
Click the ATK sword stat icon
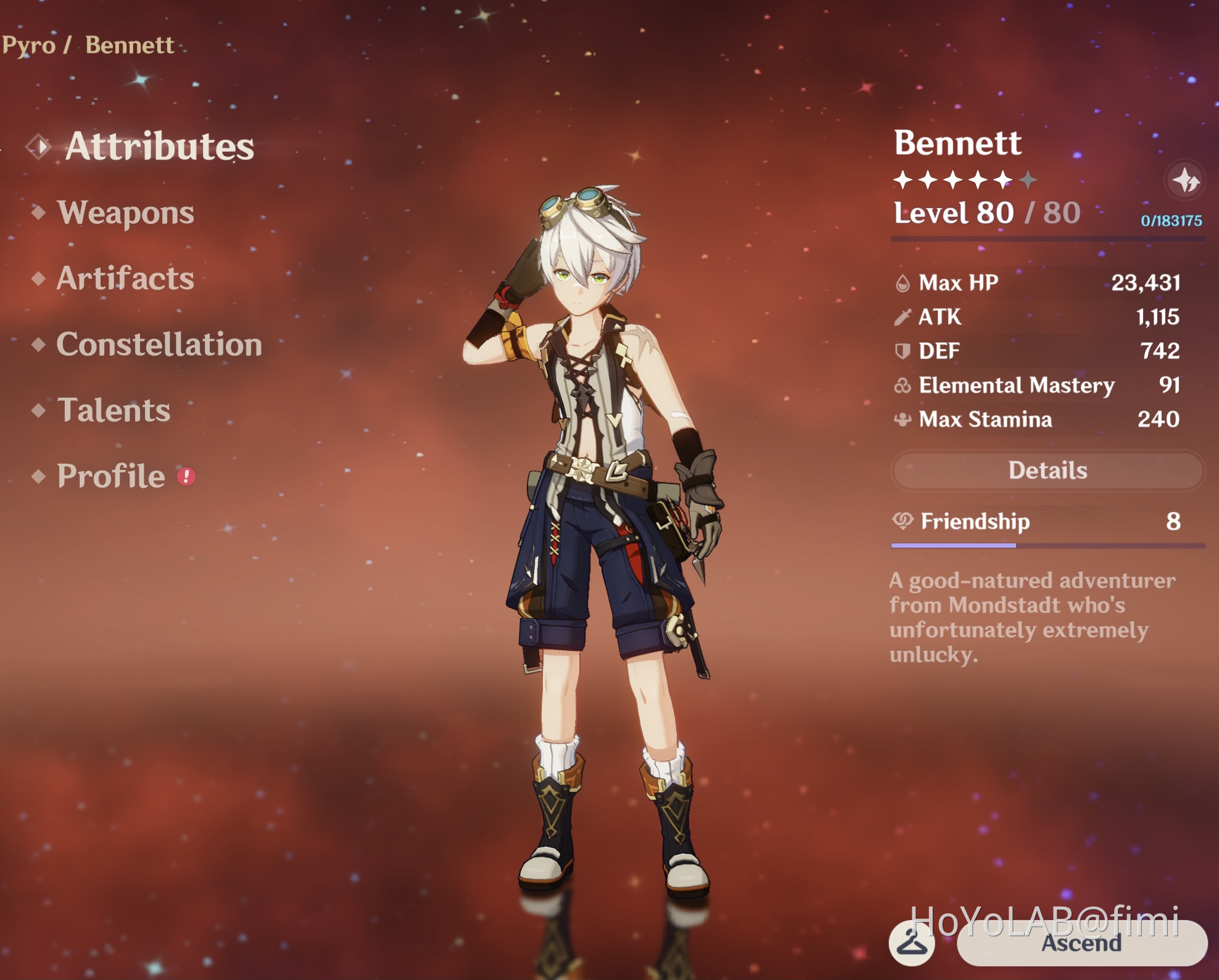pos(904,318)
